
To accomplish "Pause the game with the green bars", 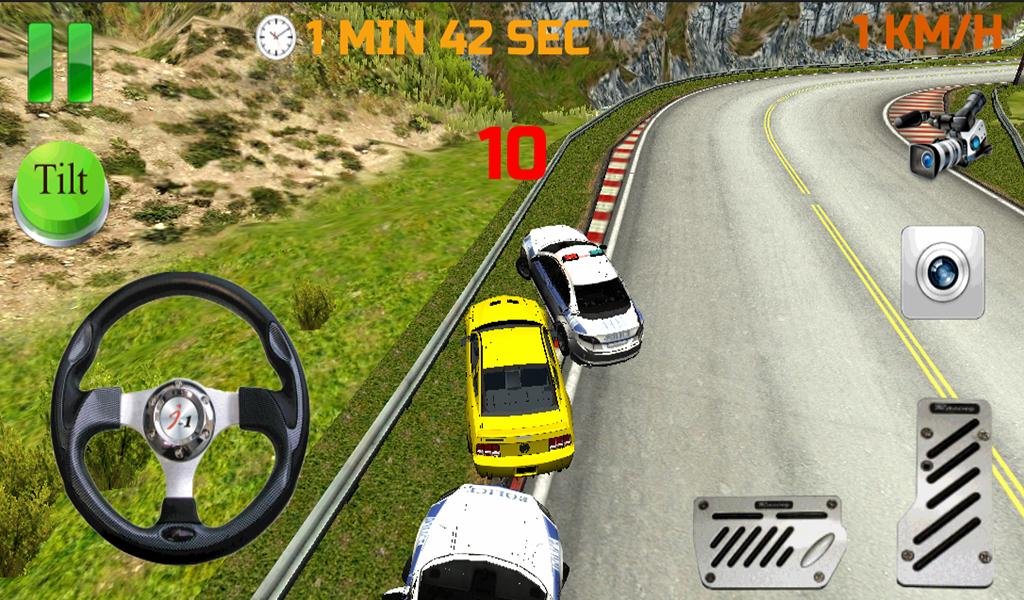I will coord(60,62).
